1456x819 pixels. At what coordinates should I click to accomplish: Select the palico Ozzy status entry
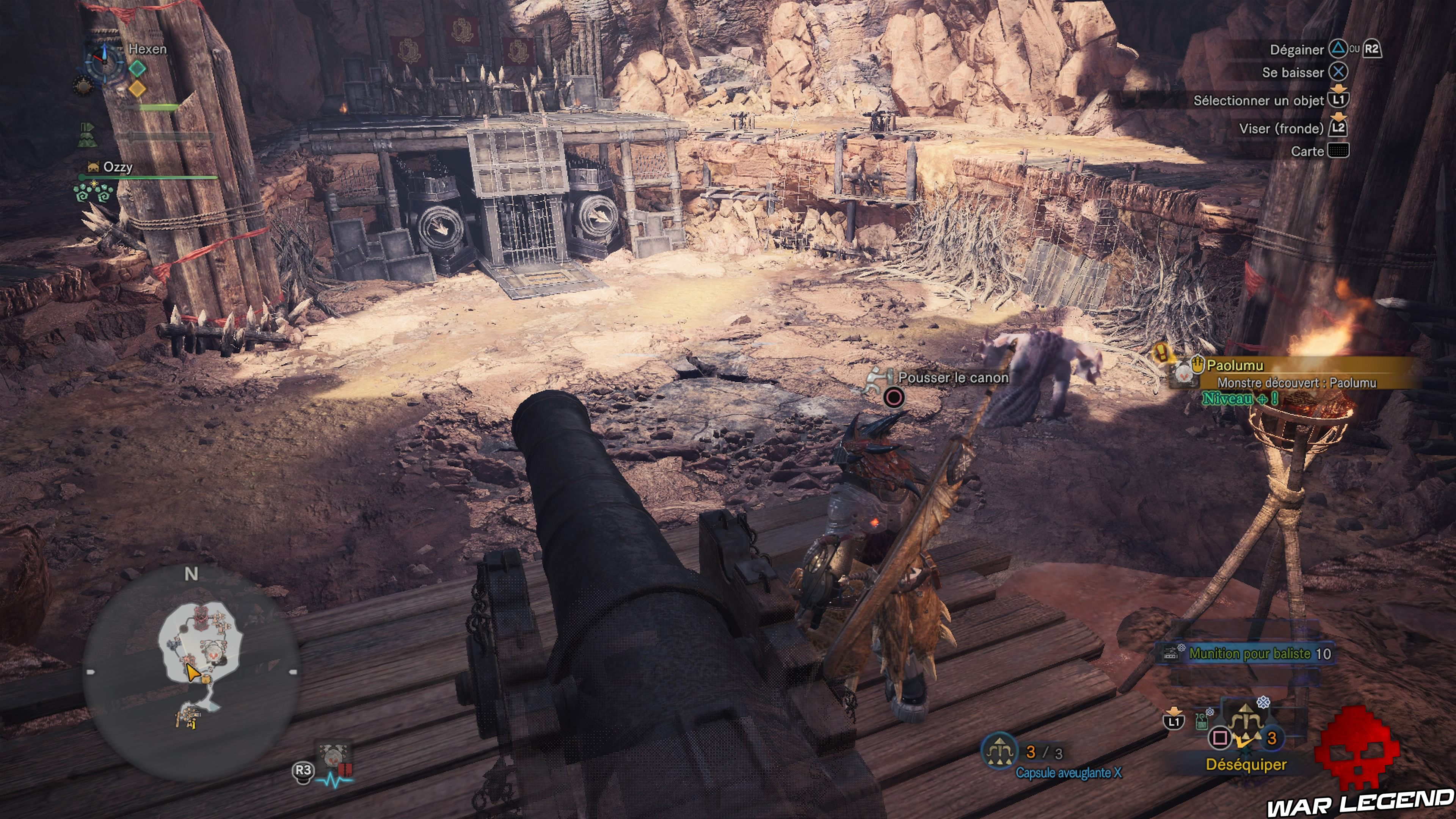point(118,167)
